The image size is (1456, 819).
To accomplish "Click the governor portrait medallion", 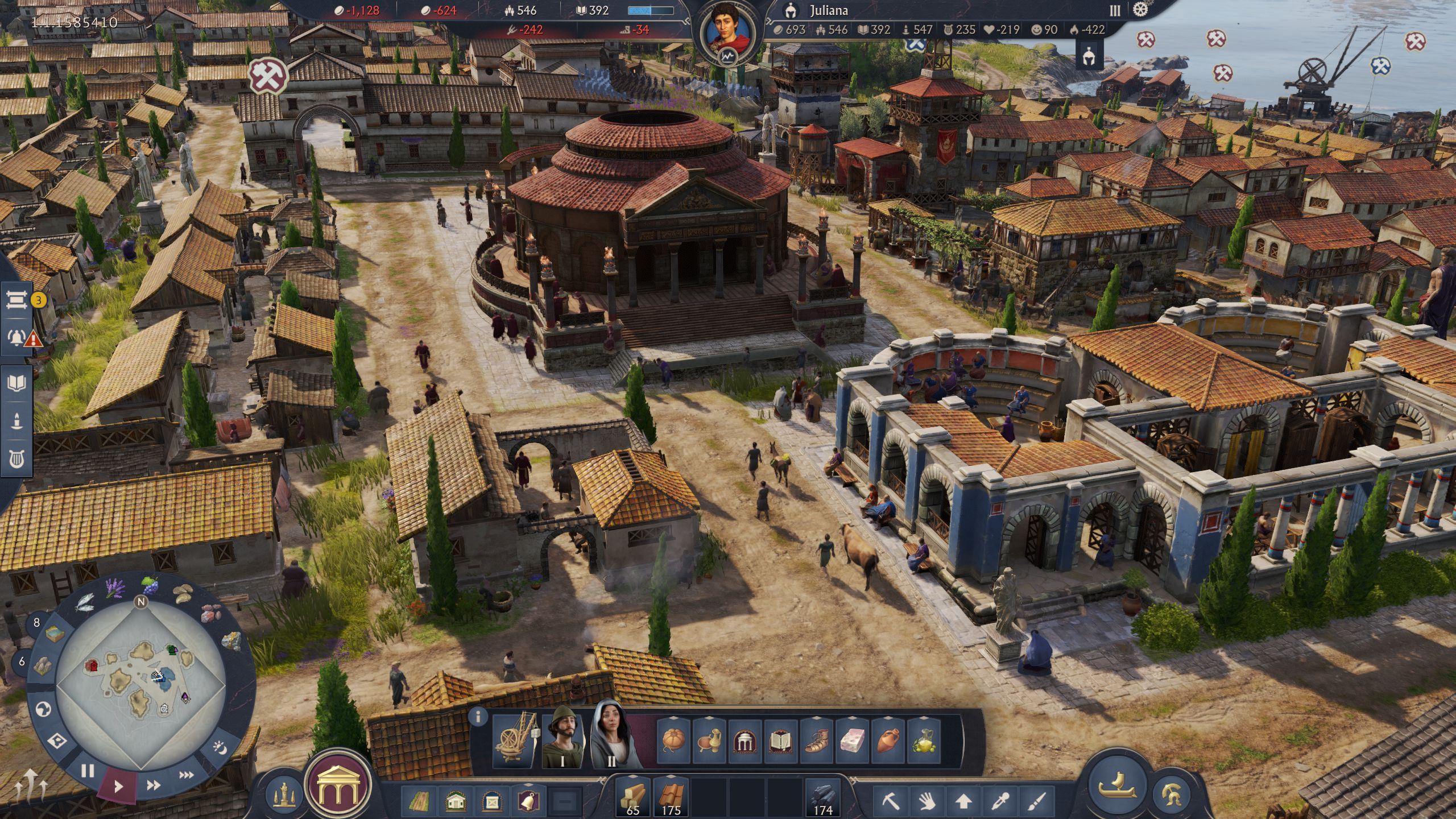I will (x=727, y=32).
